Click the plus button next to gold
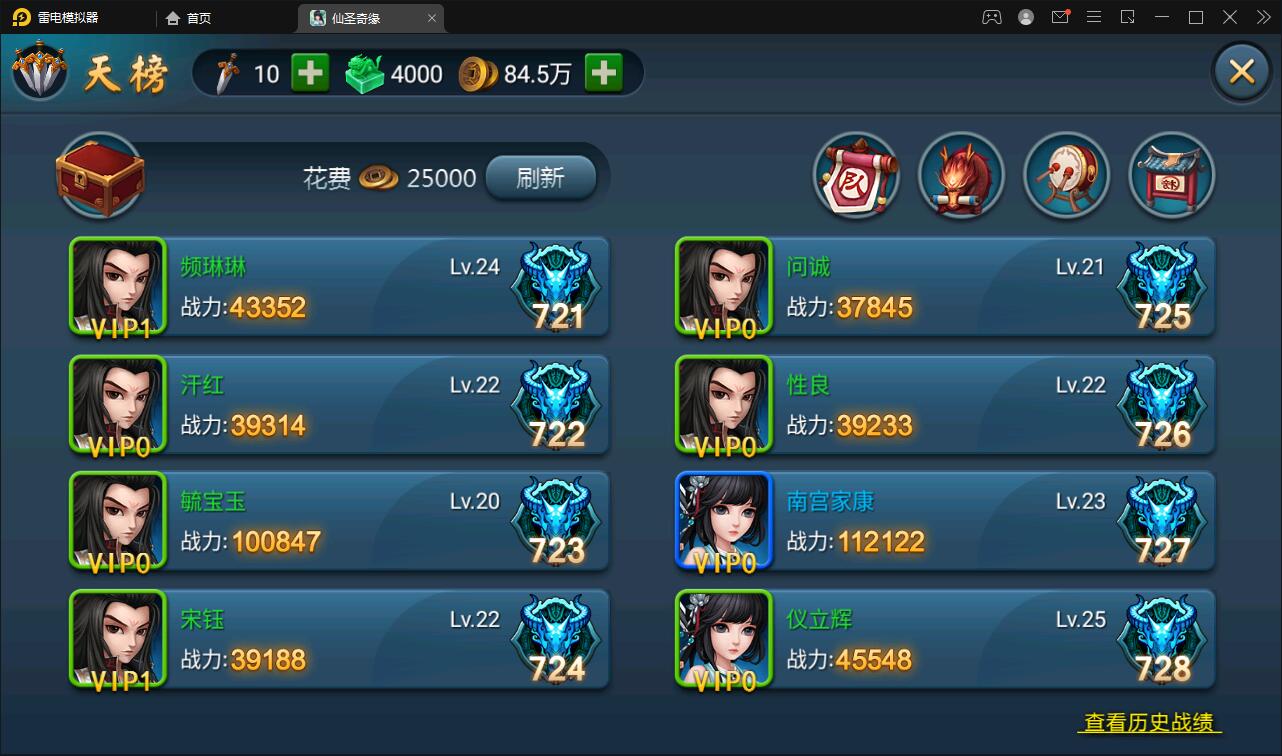 click(604, 72)
